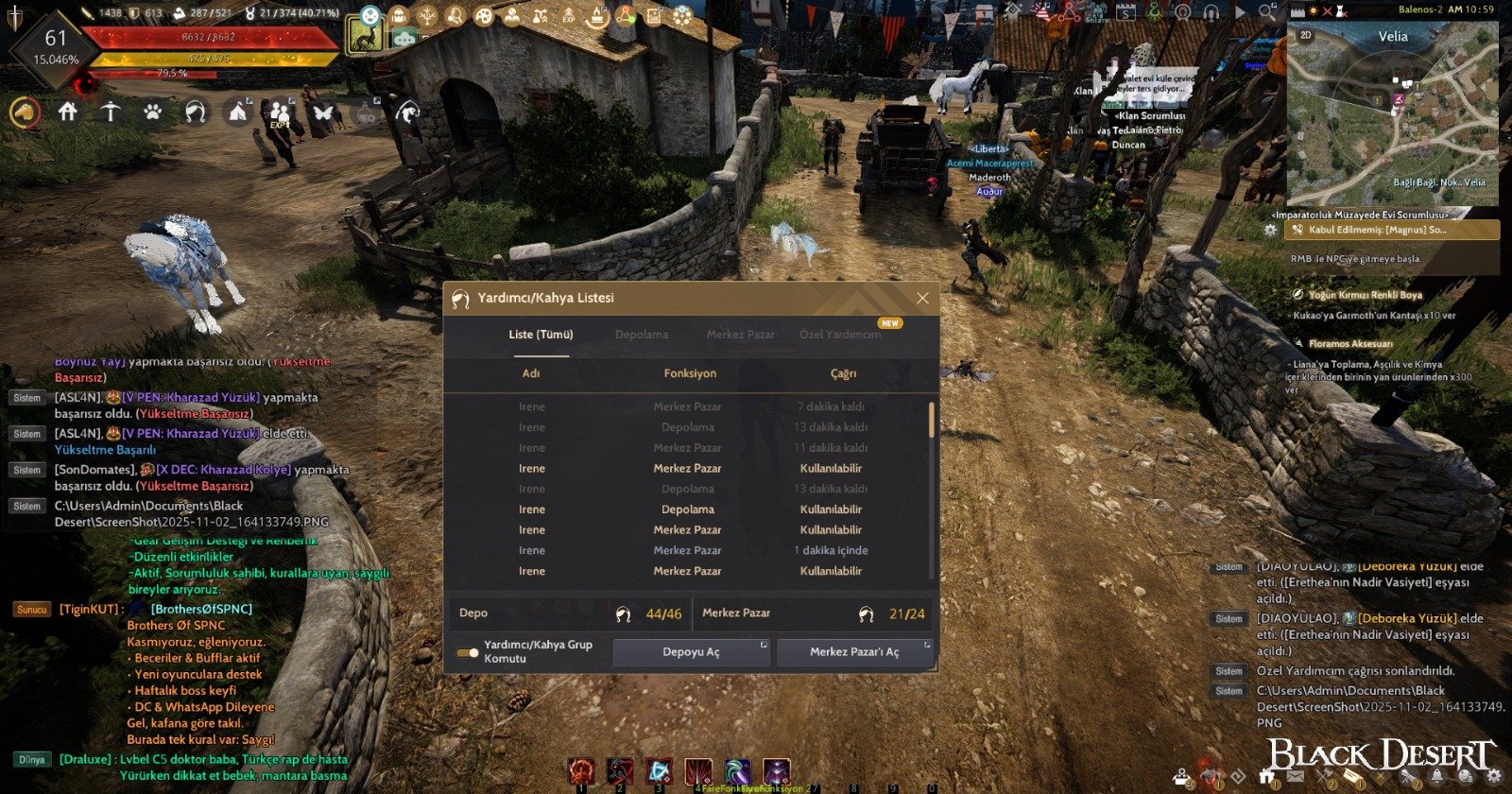
Task: Open the house residence icon
Action: (67, 112)
